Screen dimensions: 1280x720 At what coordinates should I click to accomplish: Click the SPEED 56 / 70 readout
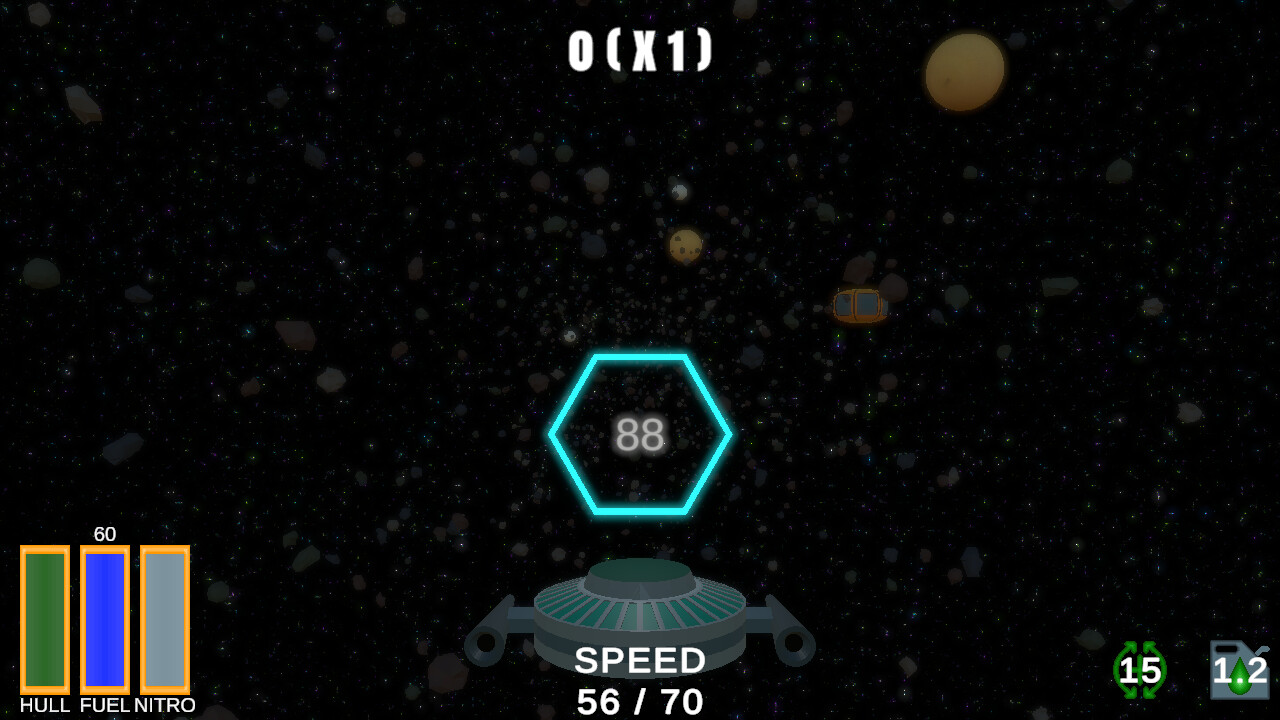tap(640, 680)
